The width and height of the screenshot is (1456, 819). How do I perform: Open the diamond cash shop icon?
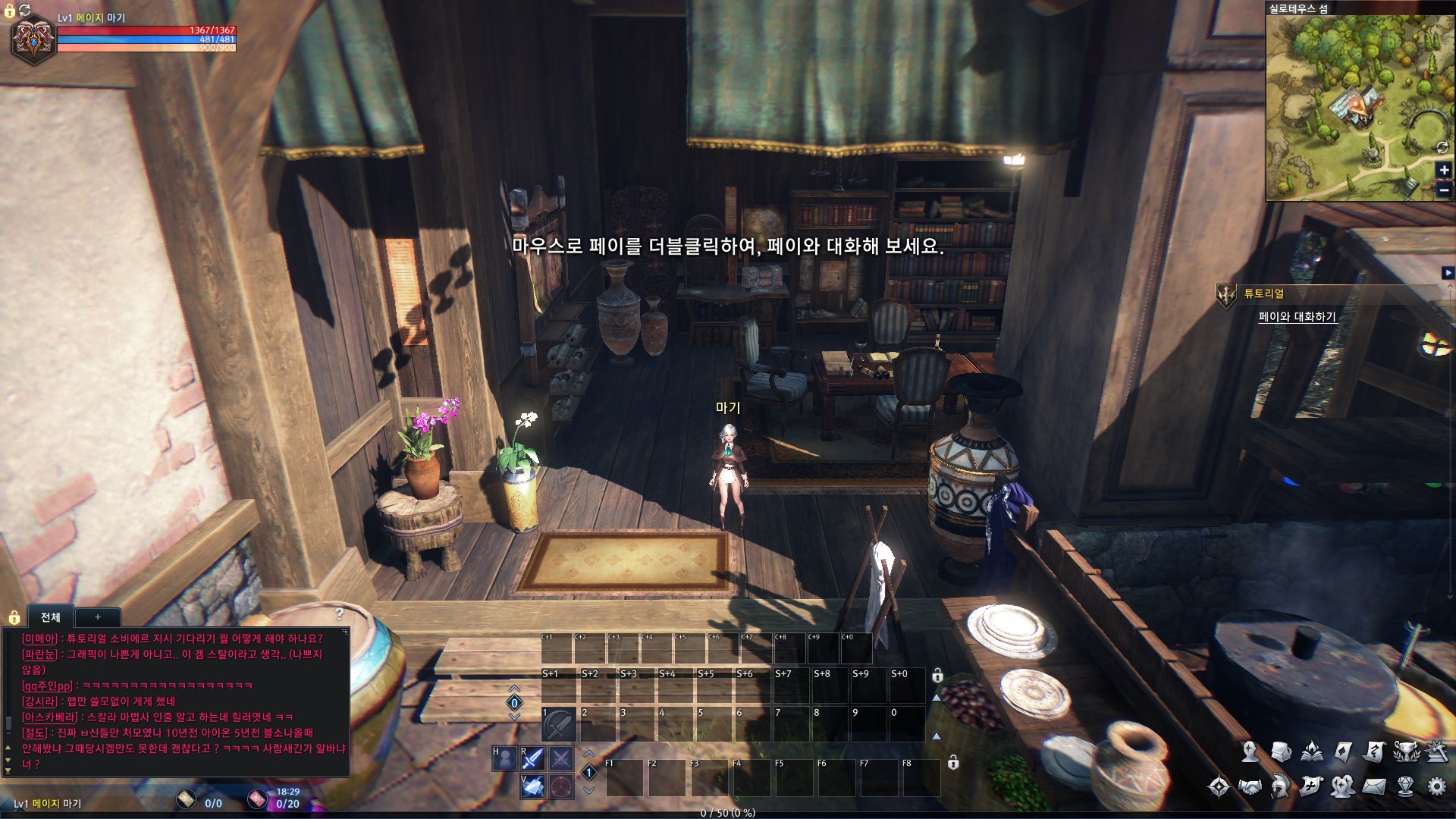[x=1405, y=786]
